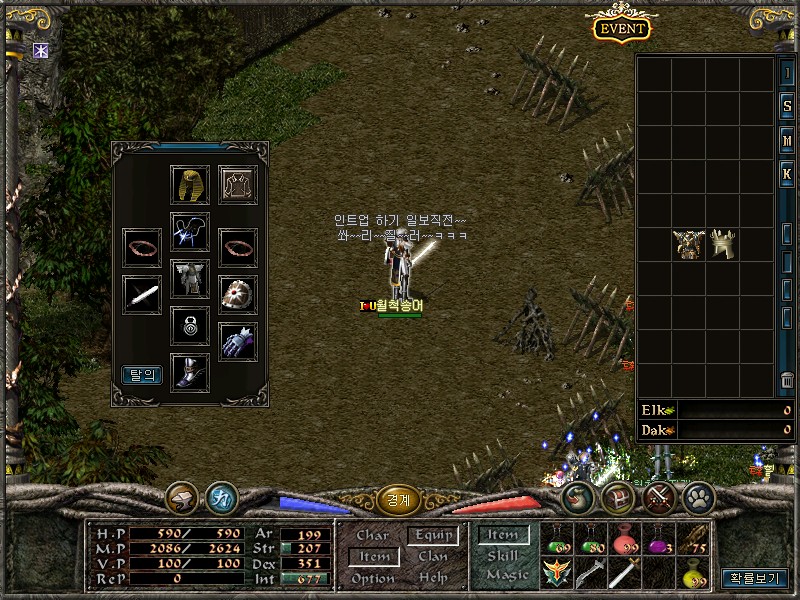Image resolution: width=800 pixels, height=600 pixels.
Task: Select the lightning necklace slot
Action: [189, 231]
